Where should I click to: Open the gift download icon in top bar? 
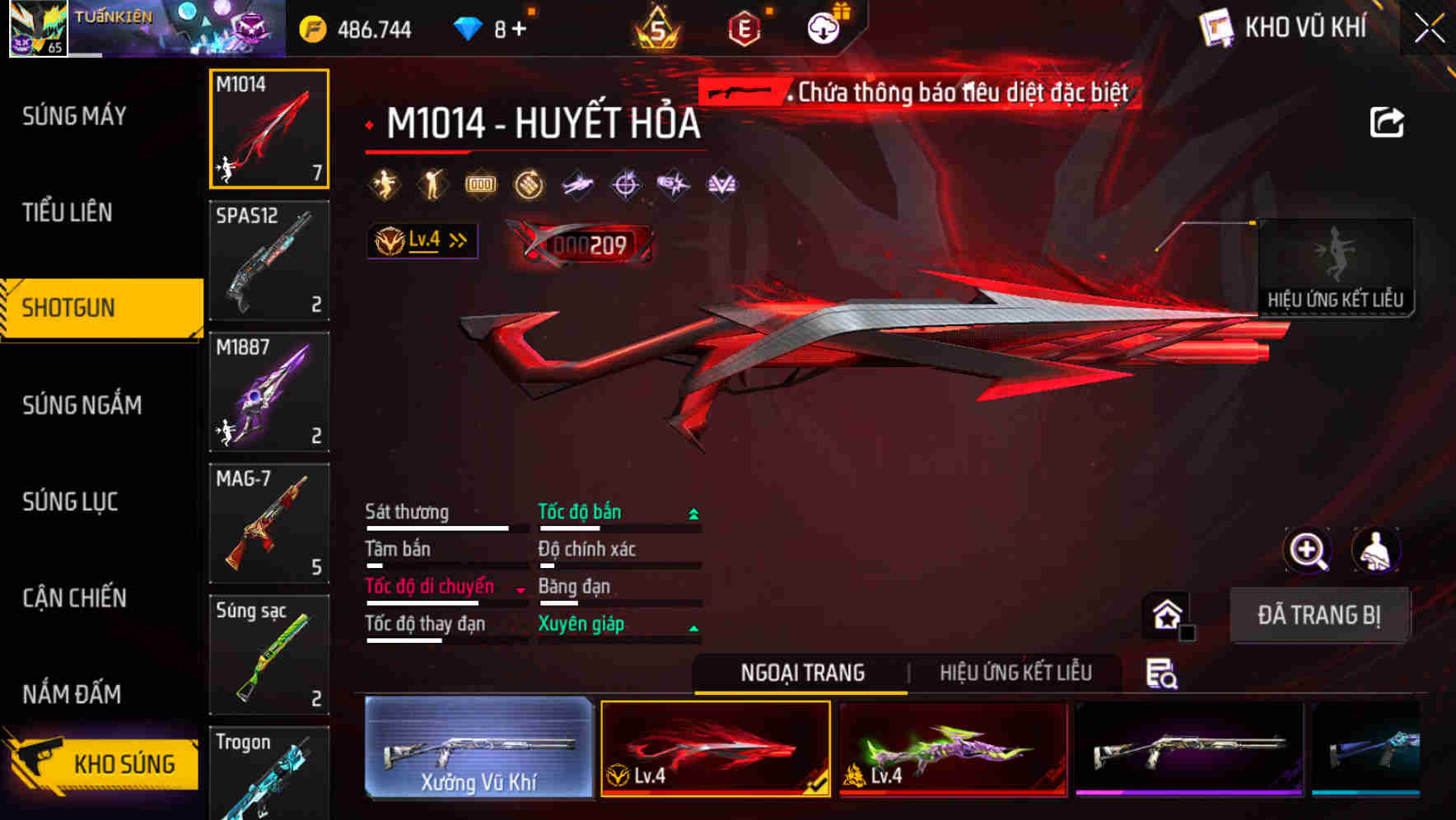pyautogui.click(x=824, y=26)
